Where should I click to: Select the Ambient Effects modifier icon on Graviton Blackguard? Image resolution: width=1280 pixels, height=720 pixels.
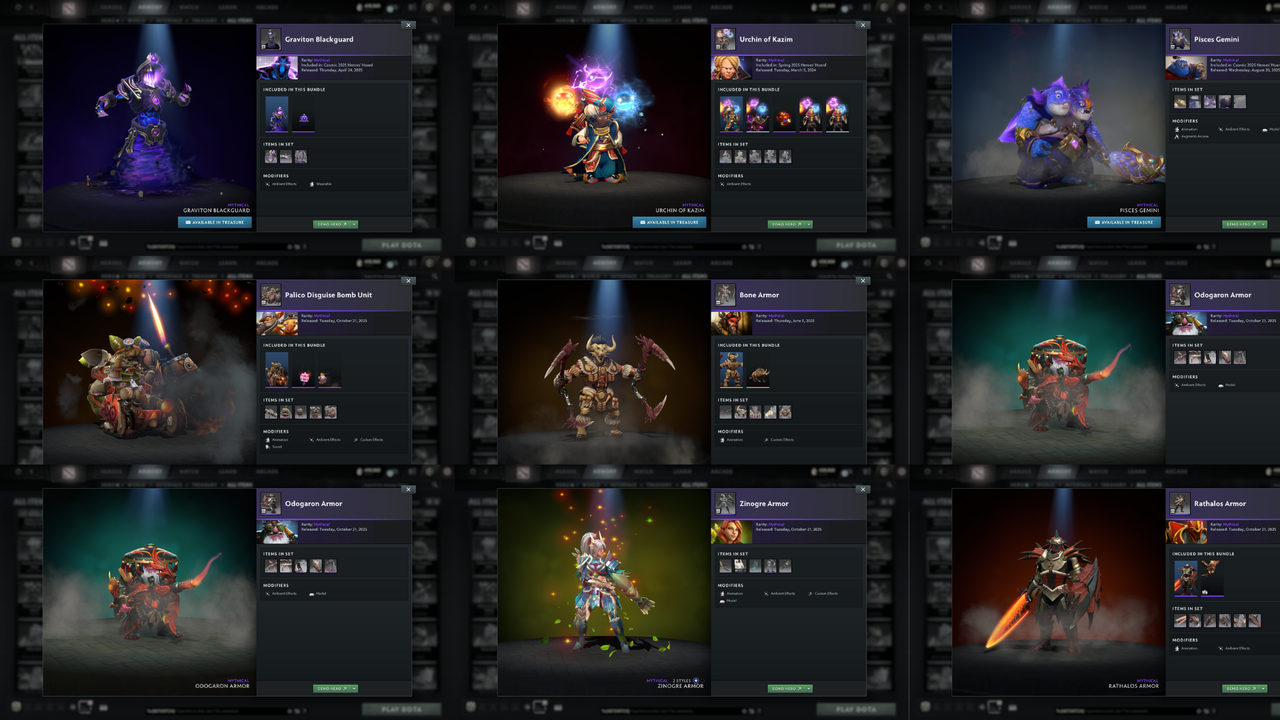click(x=268, y=184)
